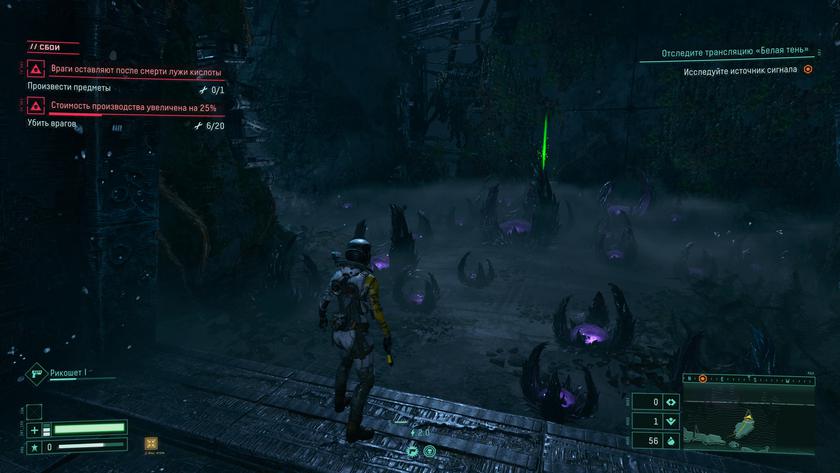Select the Рикошет I weapon icon
This screenshot has height=473, width=840.
click(x=36, y=373)
